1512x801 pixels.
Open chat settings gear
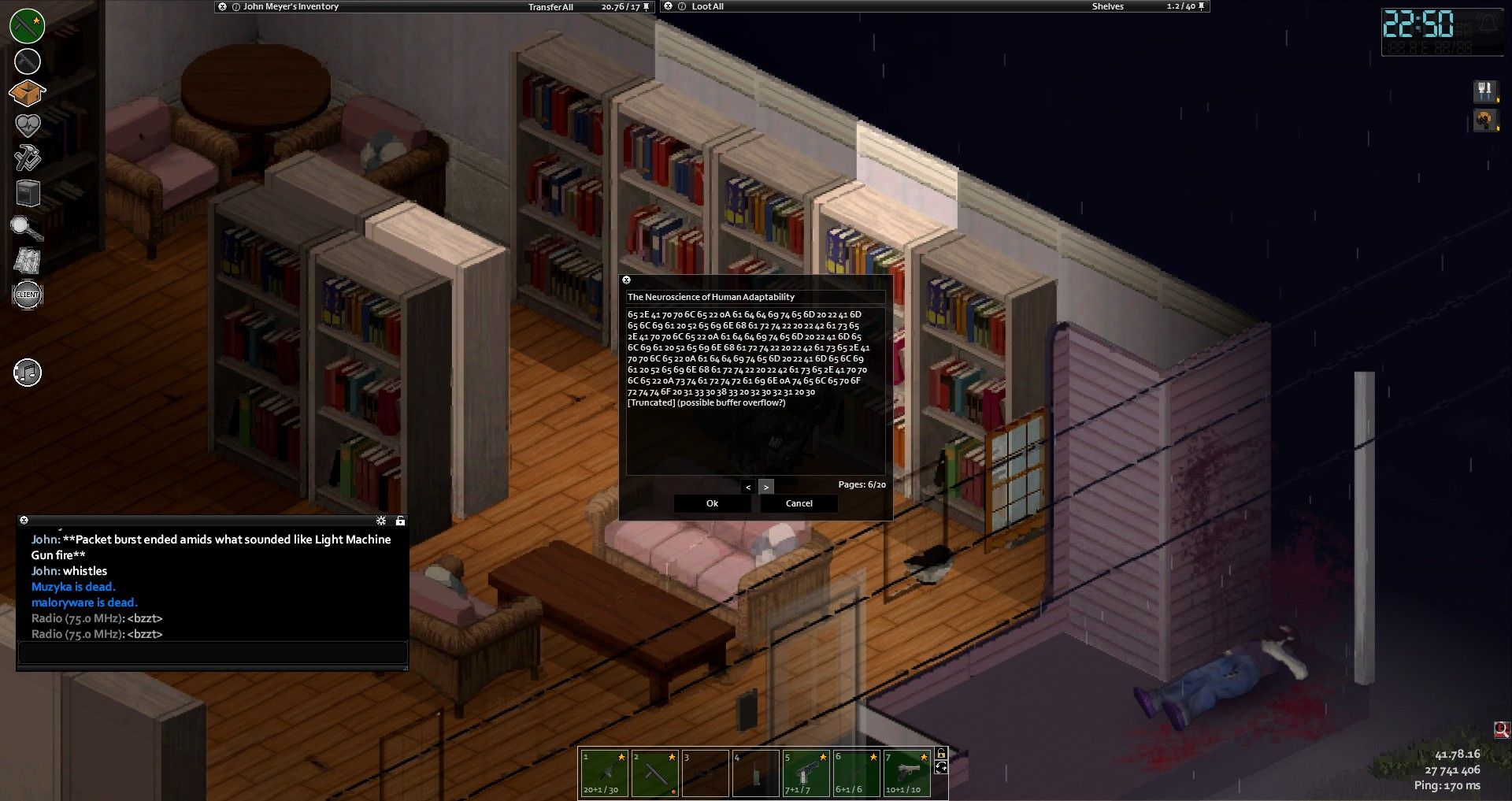pos(381,521)
